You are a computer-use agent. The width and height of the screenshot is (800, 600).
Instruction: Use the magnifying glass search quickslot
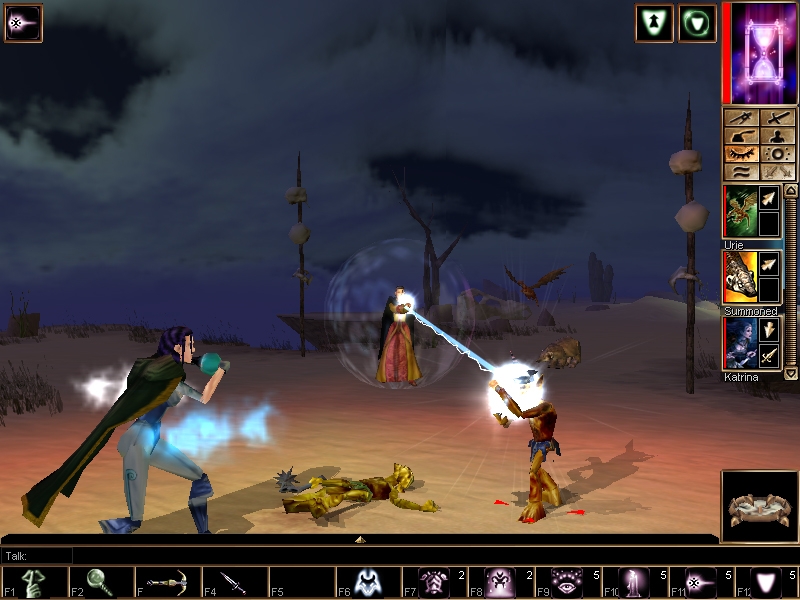point(101,583)
